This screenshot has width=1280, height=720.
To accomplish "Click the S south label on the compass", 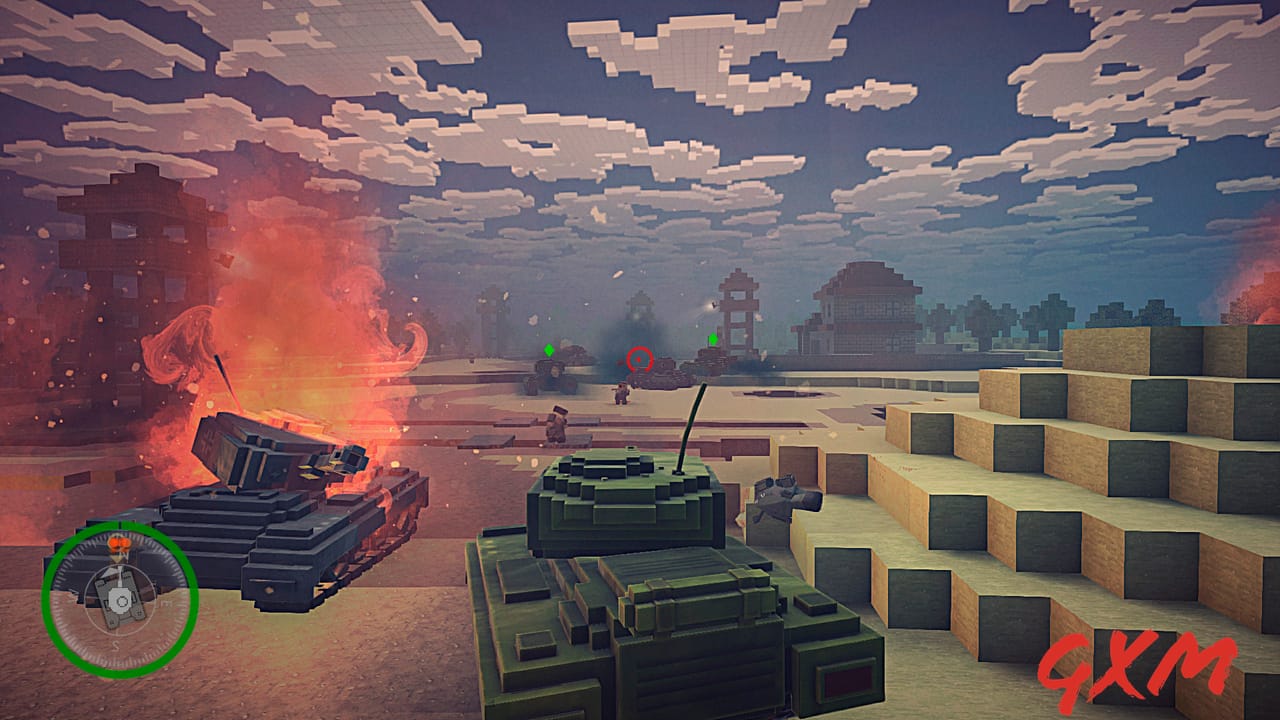I will point(115,644).
